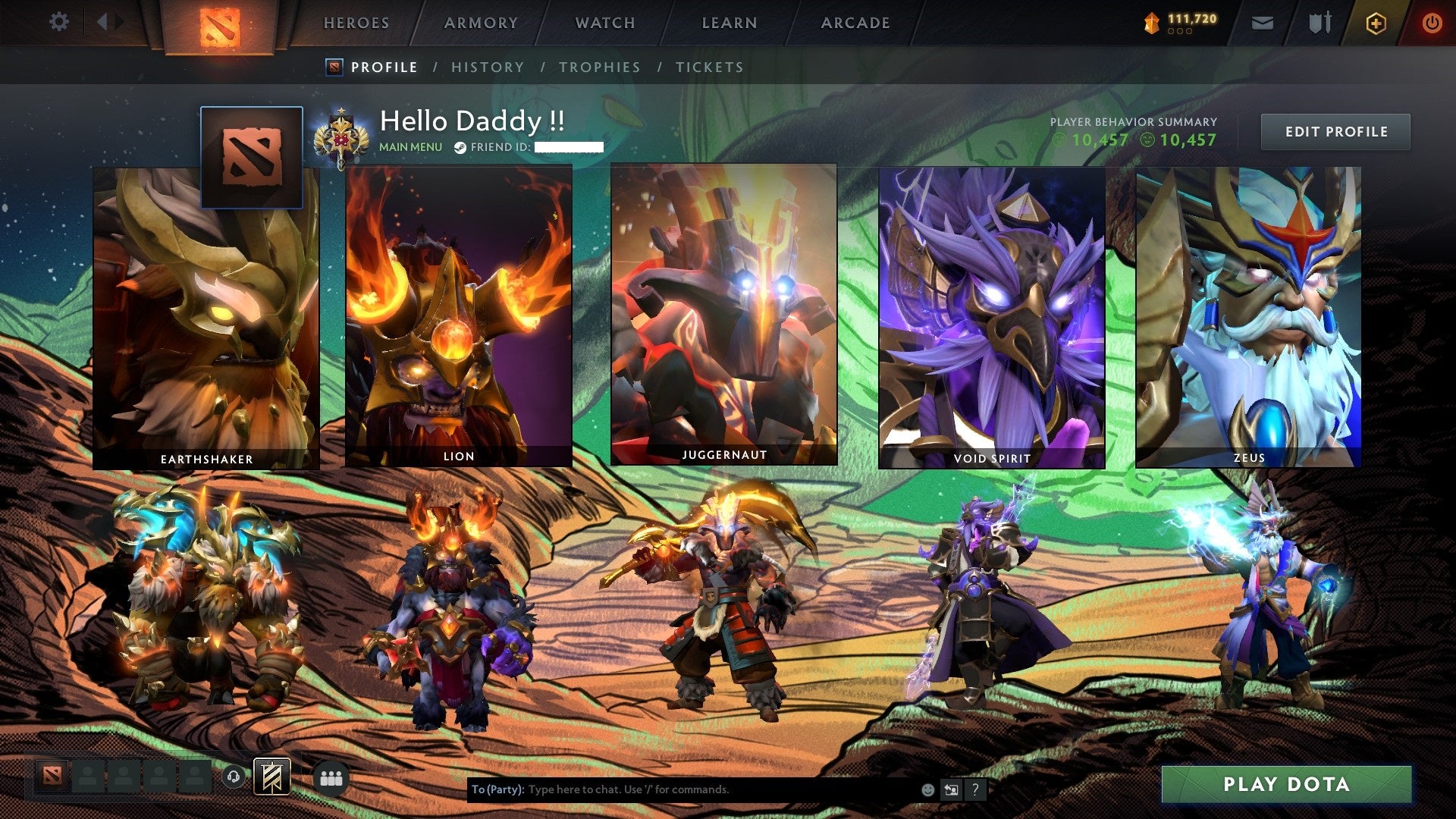1456x819 pixels.
Task: Open the emoticon picker in chat
Action: (927, 789)
